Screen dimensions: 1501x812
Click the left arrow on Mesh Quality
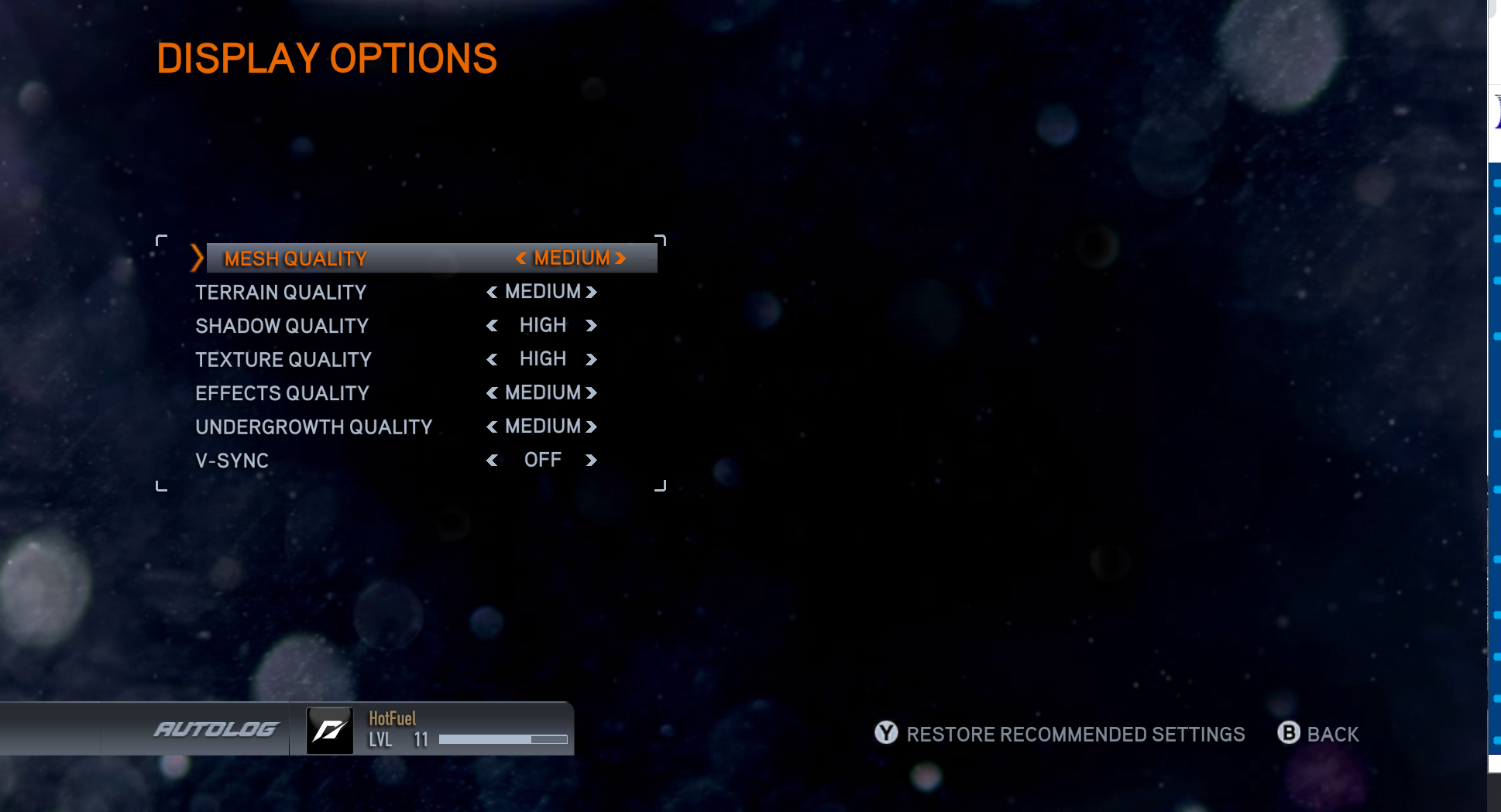[x=522, y=258]
